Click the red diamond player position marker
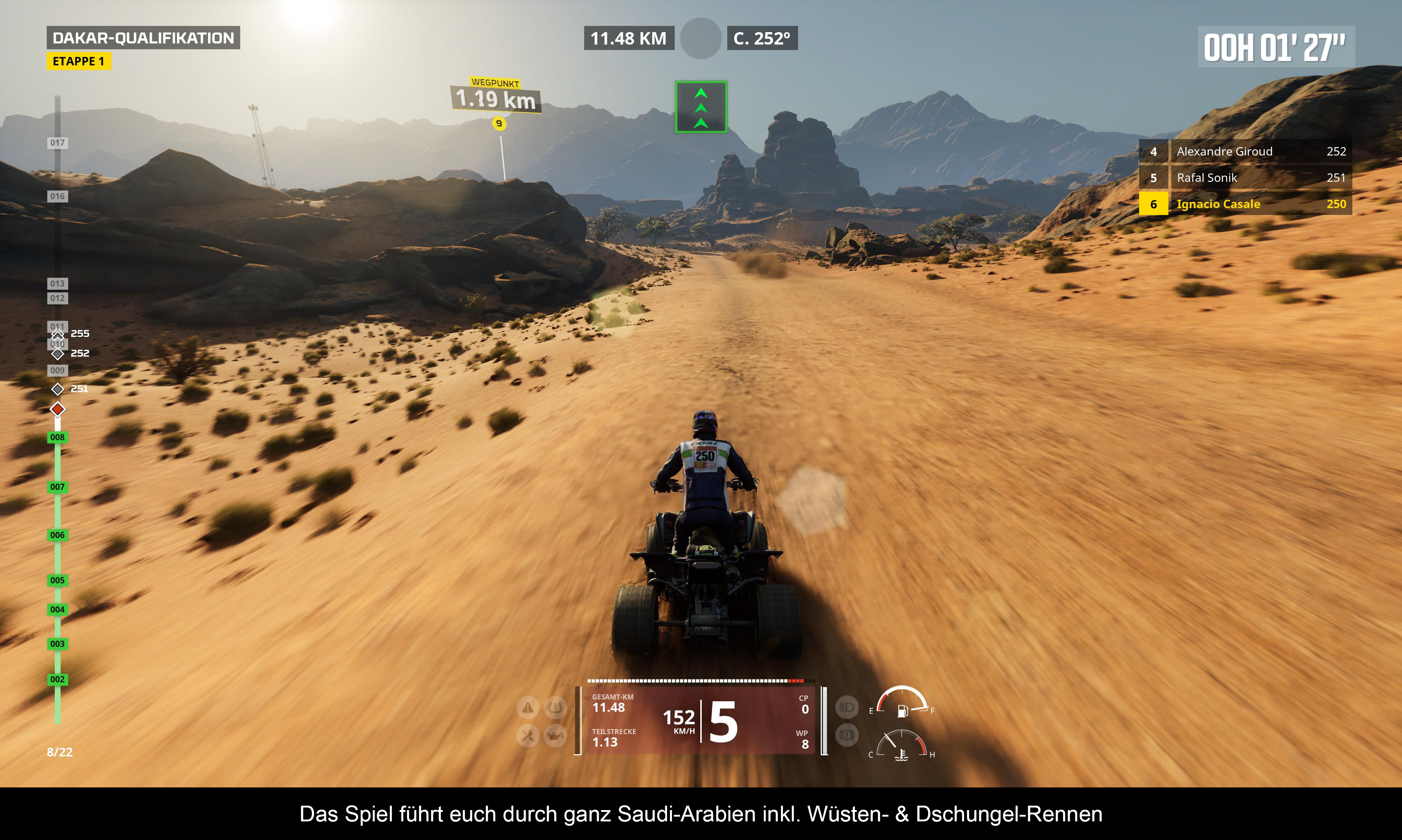Image resolution: width=1402 pixels, height=840 pixels. click(57, 409)
